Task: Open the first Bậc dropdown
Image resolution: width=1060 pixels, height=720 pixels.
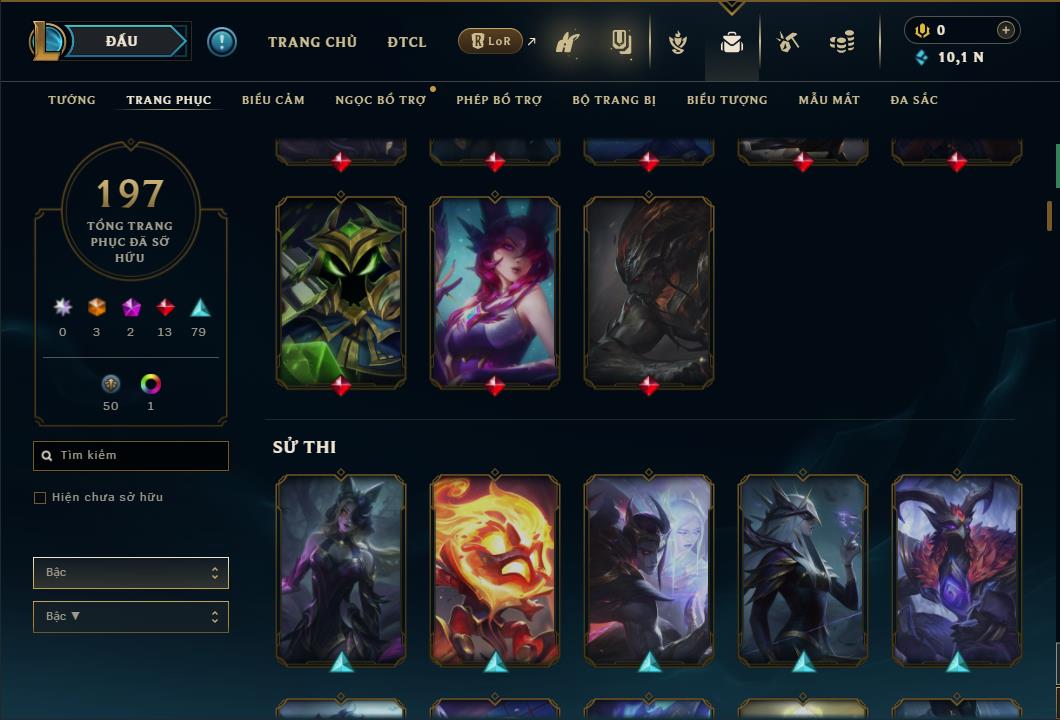Action: [x=131, y=573]
